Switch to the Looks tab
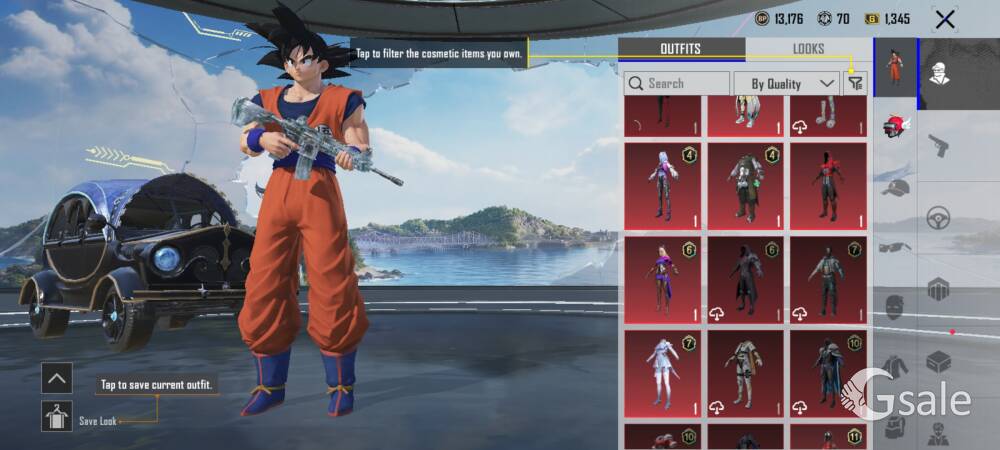Viewport: 1000px width, 450px height. click(808, 49)
